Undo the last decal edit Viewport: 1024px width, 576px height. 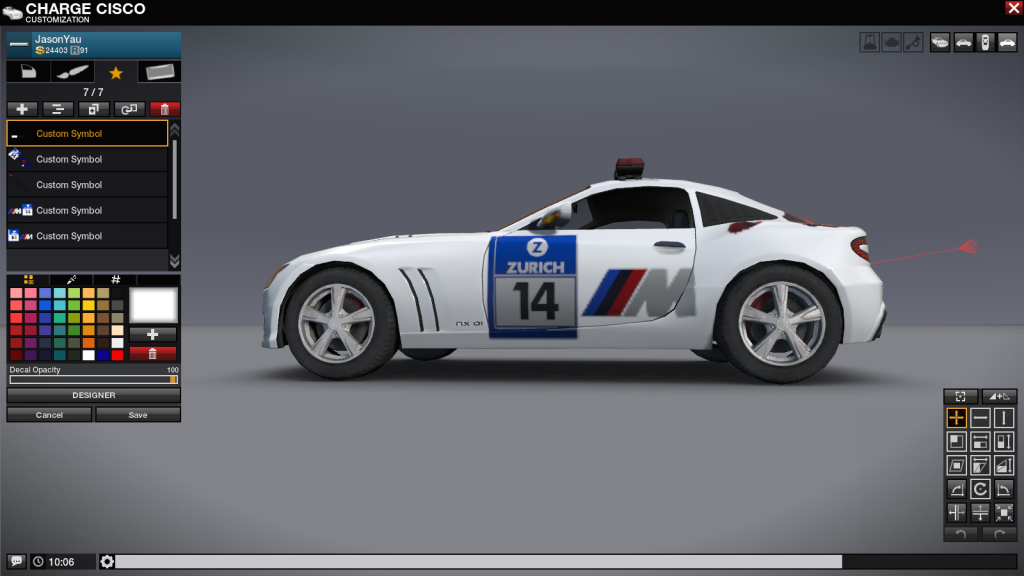pyautogui.click(x=960, y=534)
